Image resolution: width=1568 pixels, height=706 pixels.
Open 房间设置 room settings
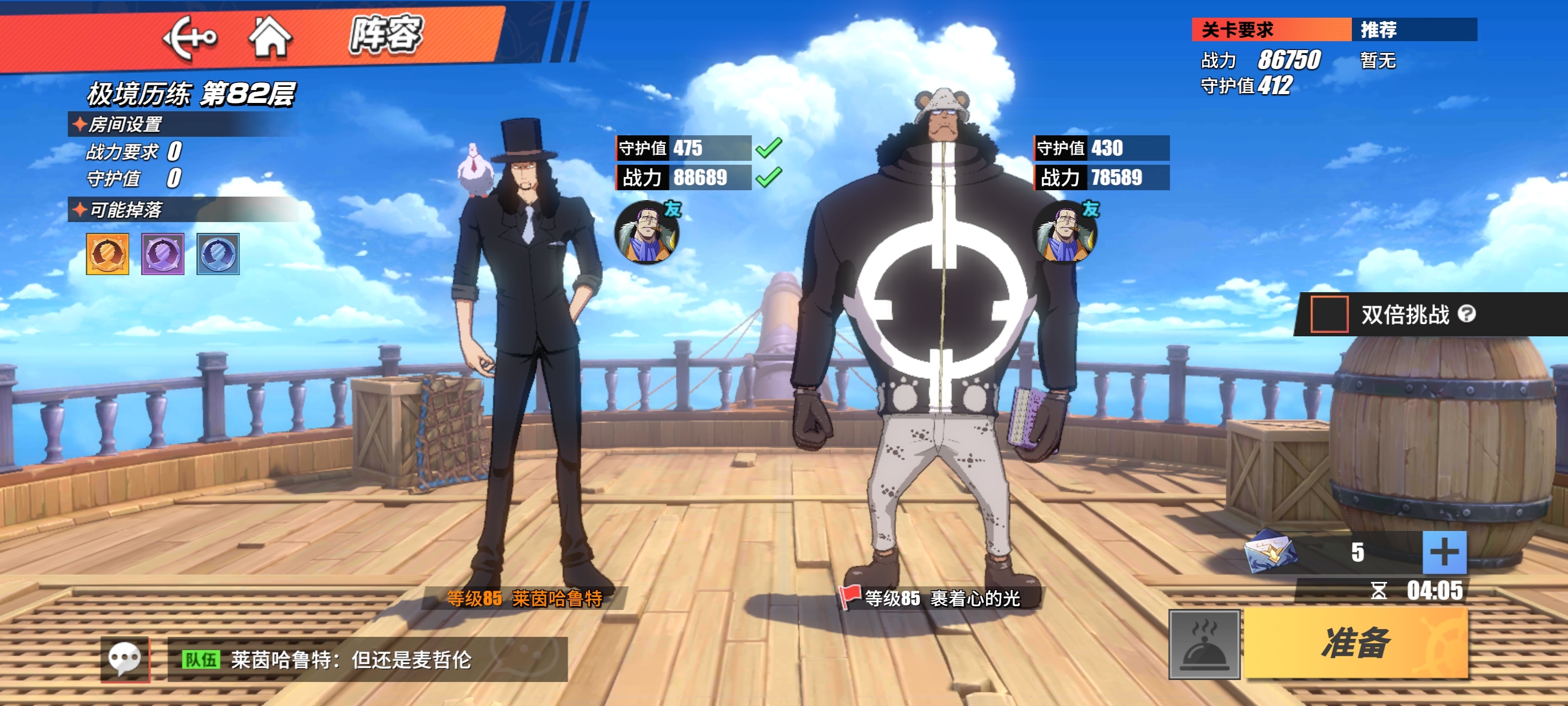coord(125,124)
